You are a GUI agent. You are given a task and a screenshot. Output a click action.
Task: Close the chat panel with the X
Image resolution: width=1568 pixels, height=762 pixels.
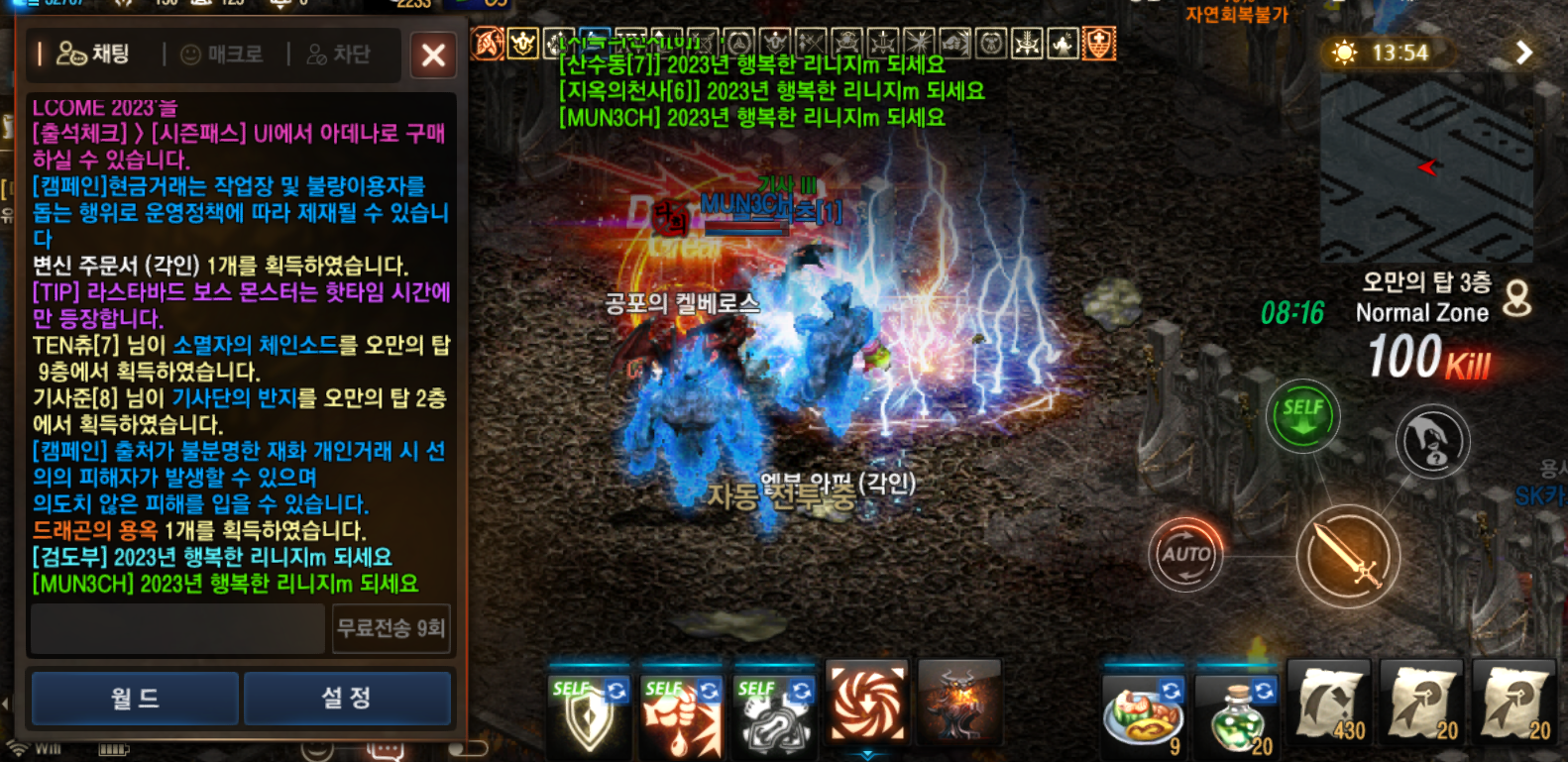(433, 54)
